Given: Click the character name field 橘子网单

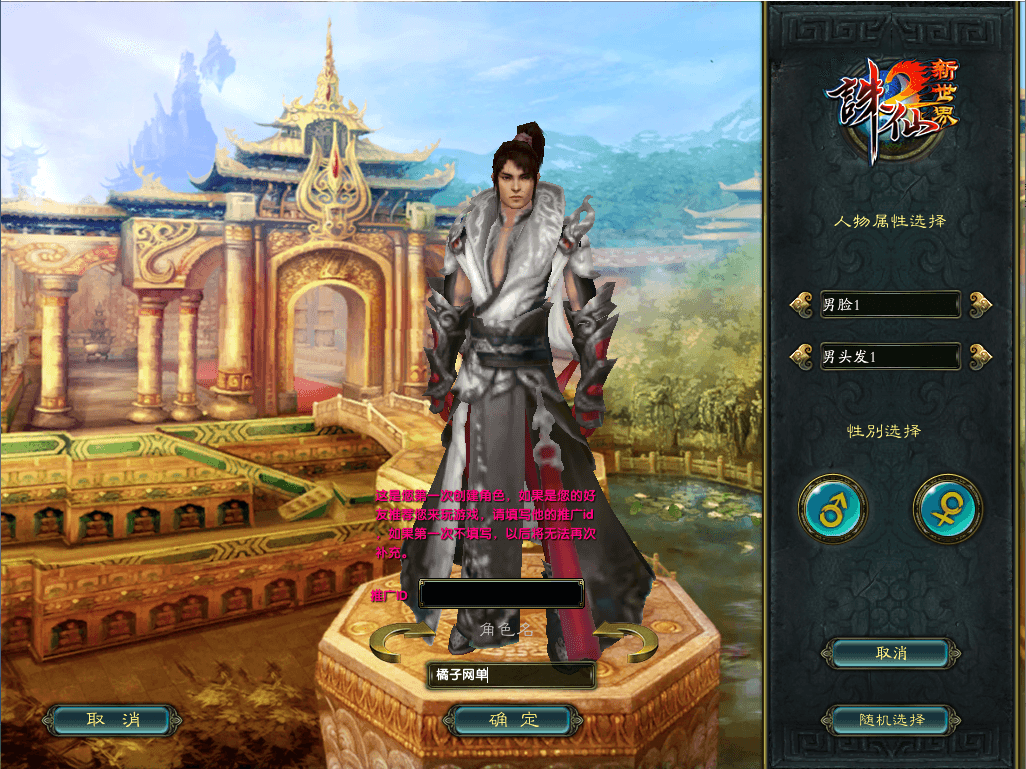Looking at the screenshot, I should pyautogui.click(x=511, y=676).
